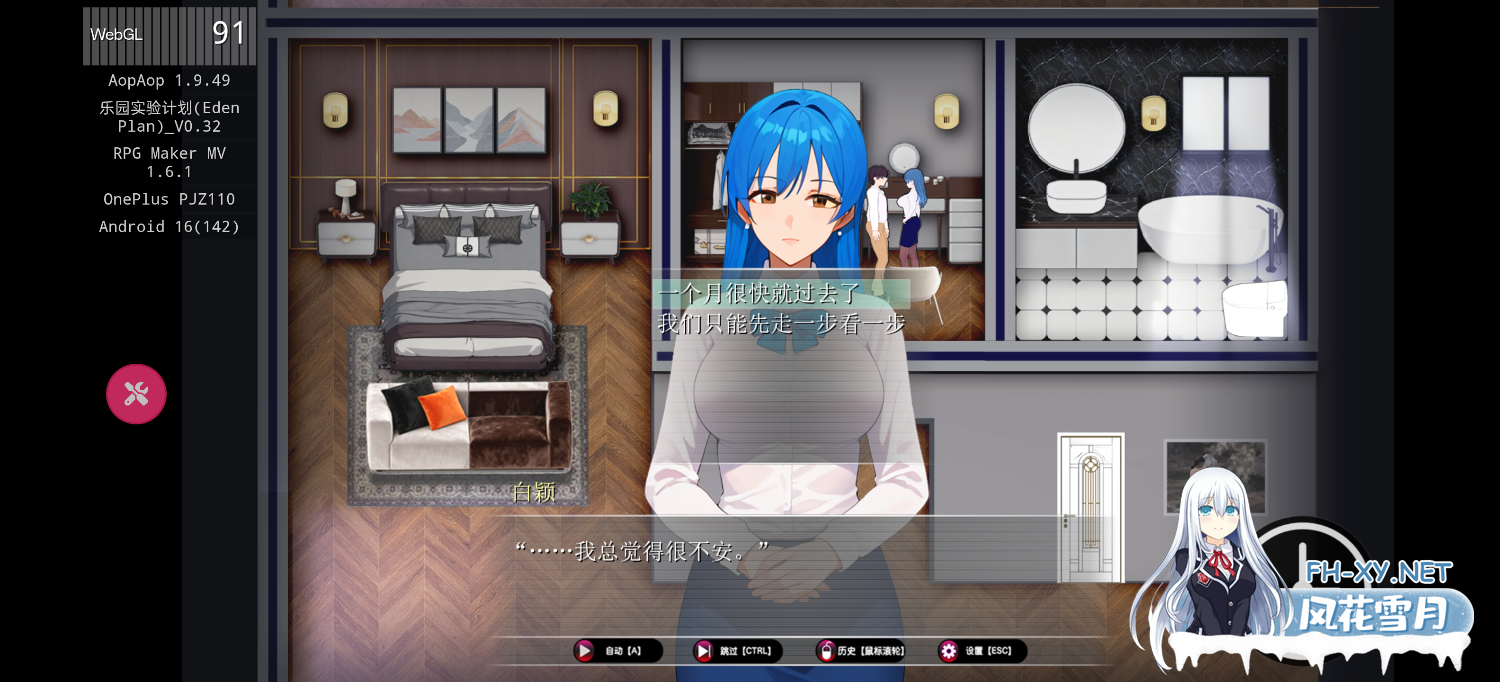Tap the red wrench tools overlay button

(x=136, y=394)
